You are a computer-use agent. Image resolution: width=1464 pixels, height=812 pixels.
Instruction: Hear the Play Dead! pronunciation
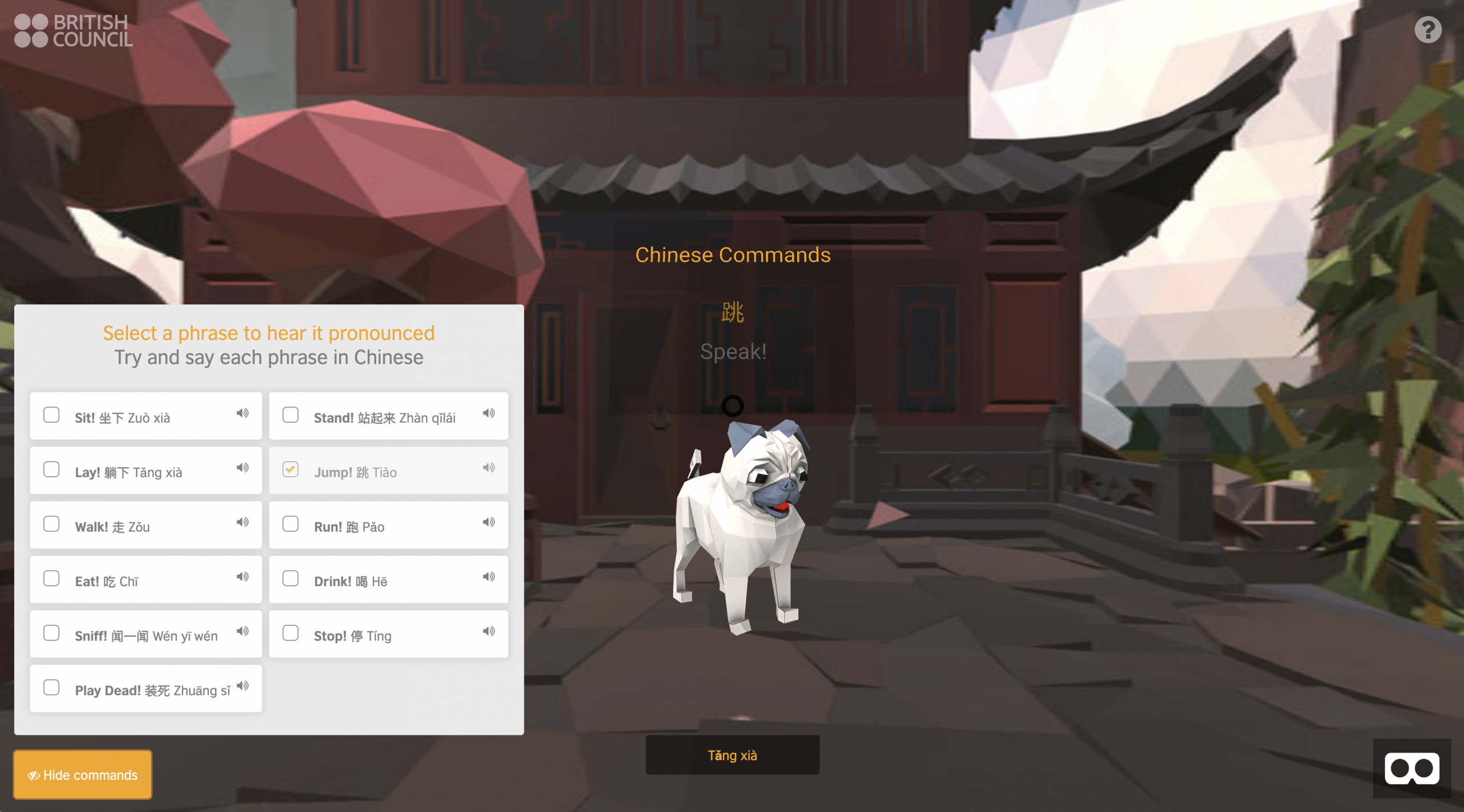pyautogui.click(x=242, y=686)
